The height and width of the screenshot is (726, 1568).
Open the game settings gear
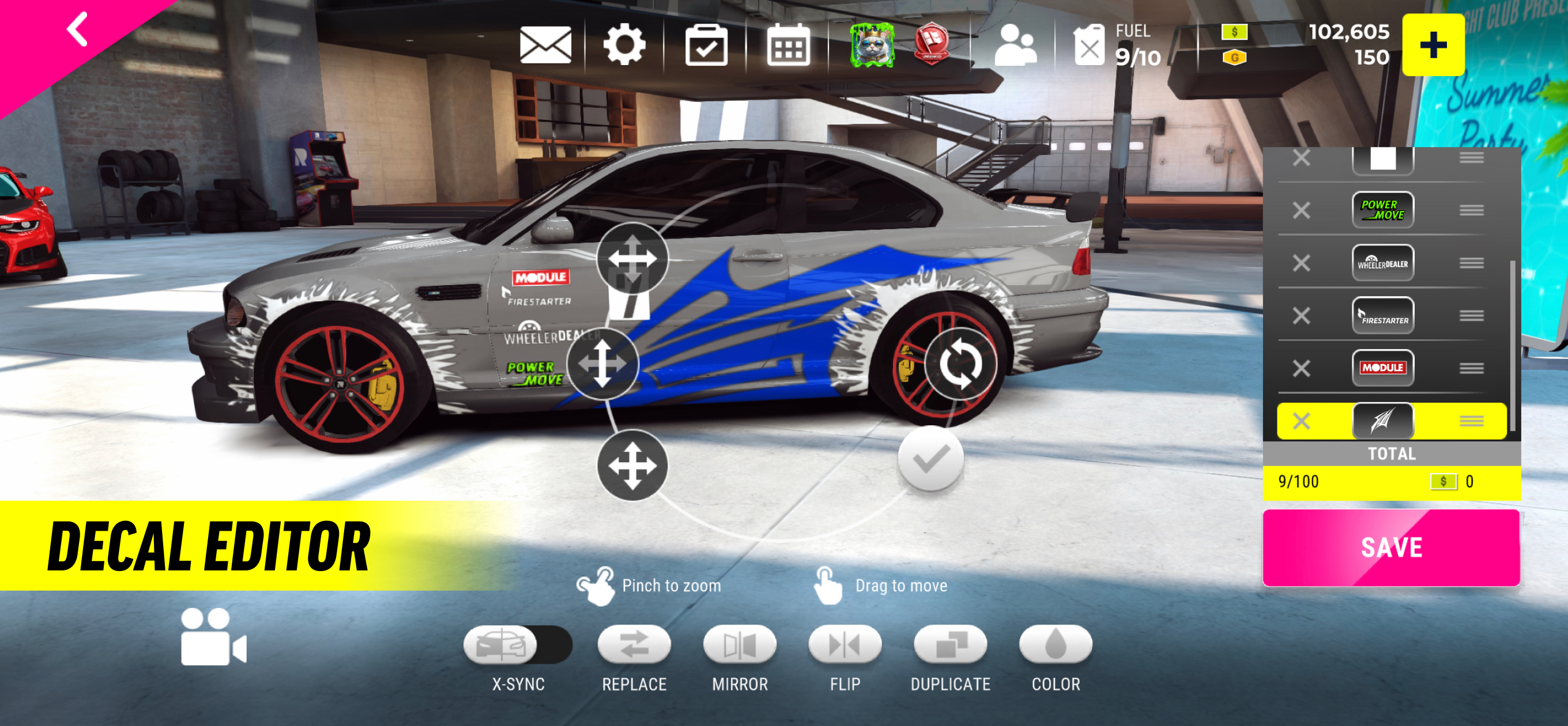[x=624, y=44]
